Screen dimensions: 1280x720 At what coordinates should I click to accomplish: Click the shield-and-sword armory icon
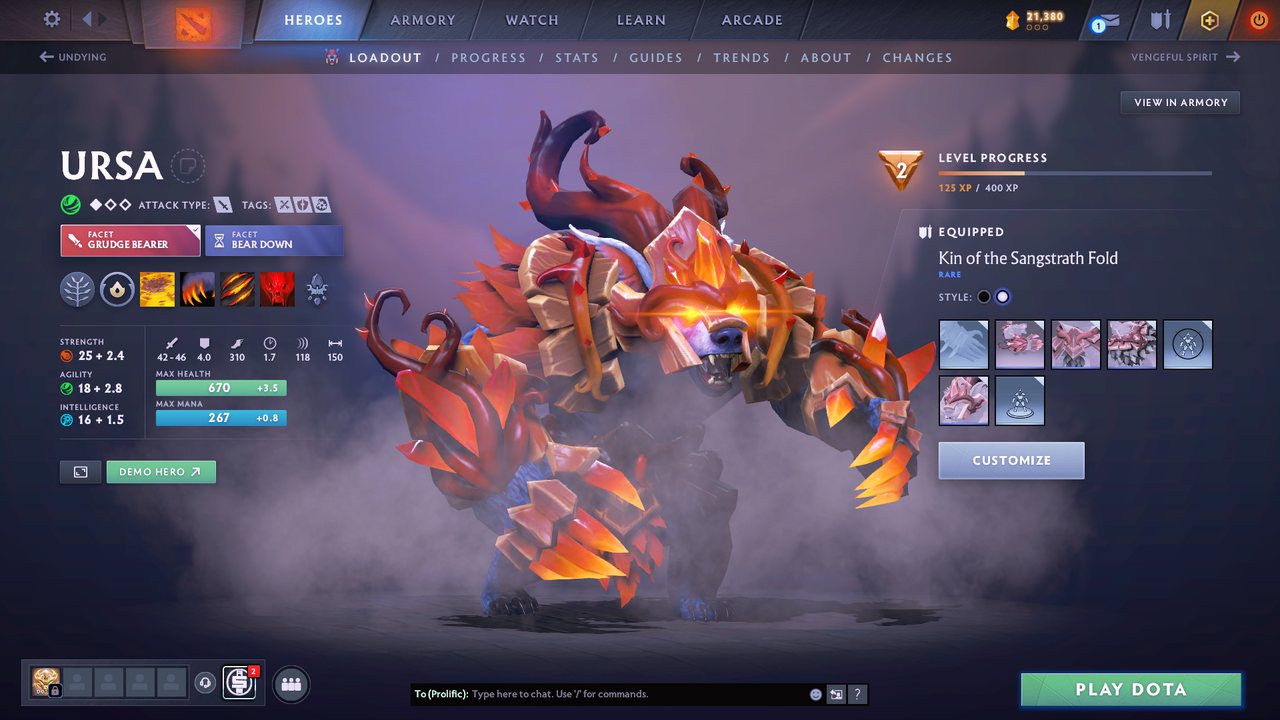1160,19
